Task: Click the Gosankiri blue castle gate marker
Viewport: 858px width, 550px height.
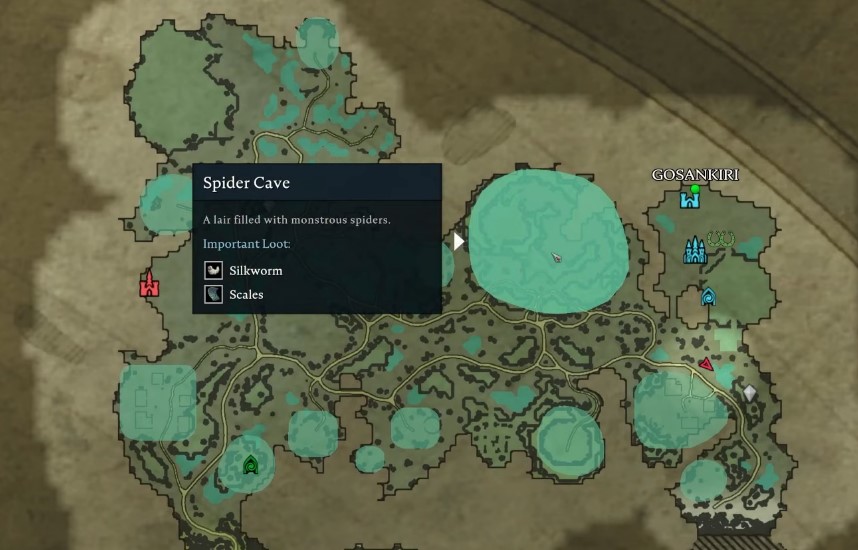Action: pyautogui.click(x=689, y=199)
